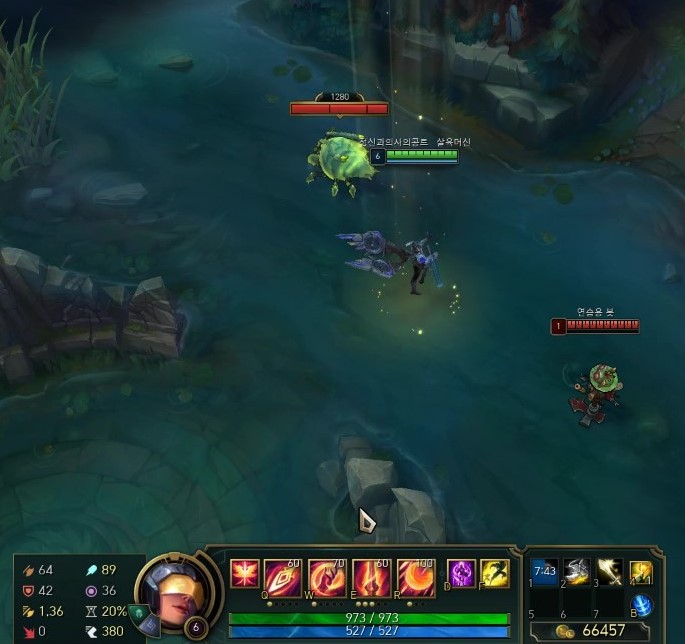This screenshot has width=685, height=644.
Task: Trigger the R Solar Flare ultimate
Action: click(414, 578)
